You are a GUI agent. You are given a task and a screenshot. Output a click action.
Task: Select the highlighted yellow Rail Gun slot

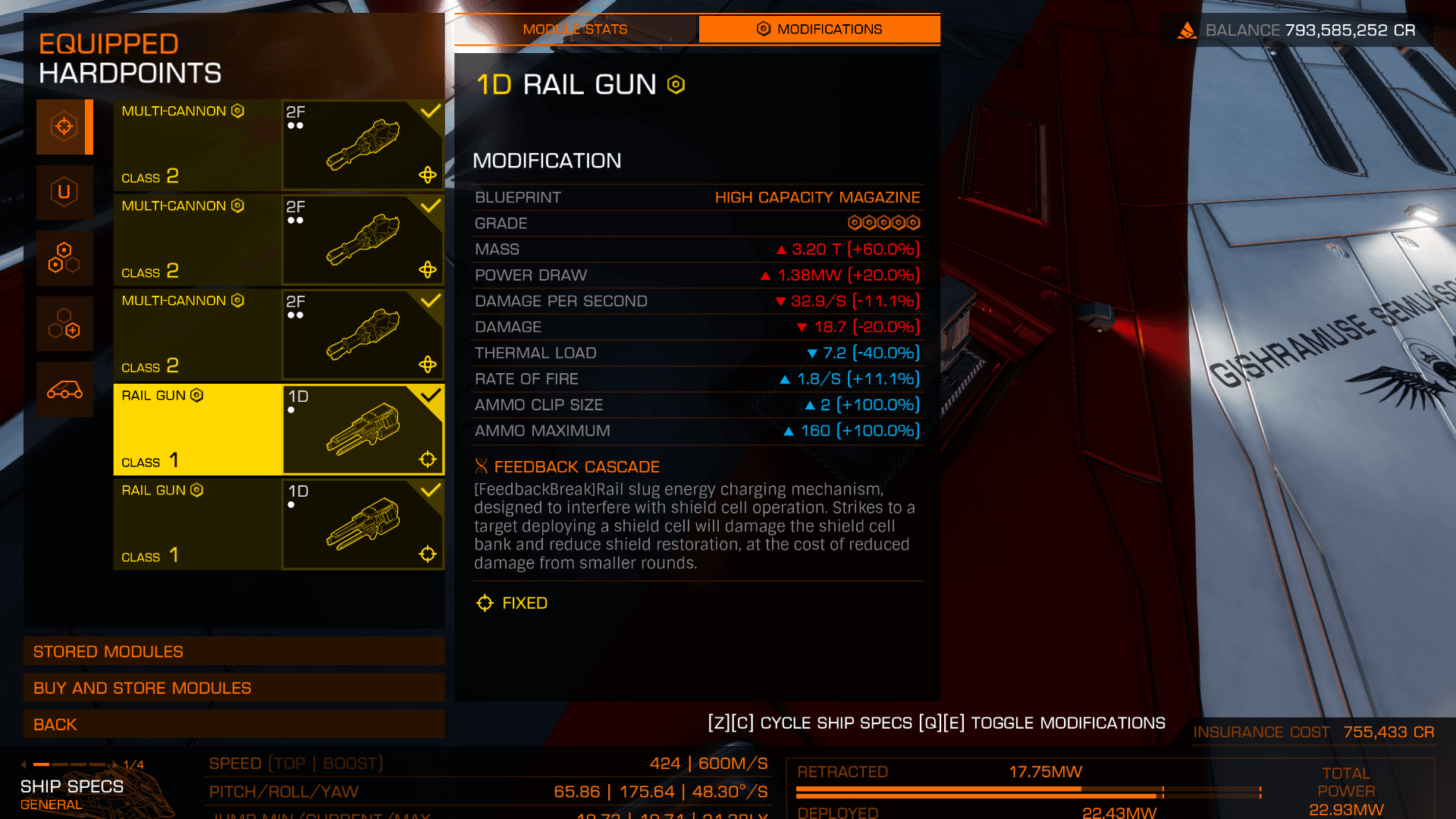(x=278, y=429)
